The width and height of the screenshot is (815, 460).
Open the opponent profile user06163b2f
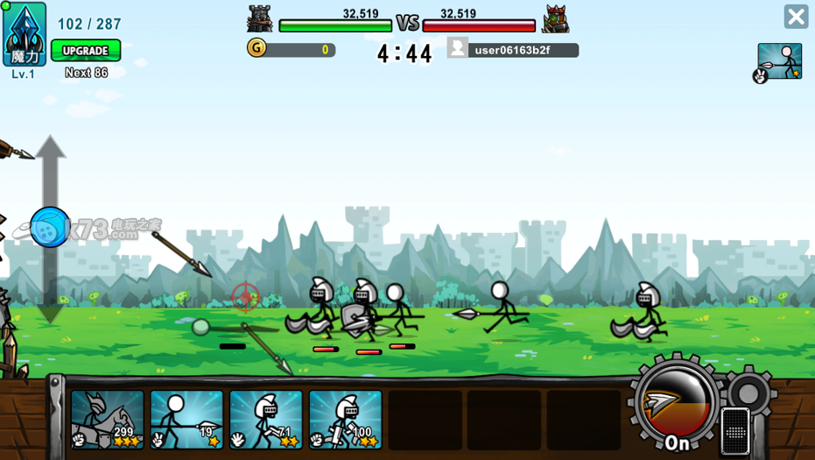pyautogui.click(x=513, y=49)
